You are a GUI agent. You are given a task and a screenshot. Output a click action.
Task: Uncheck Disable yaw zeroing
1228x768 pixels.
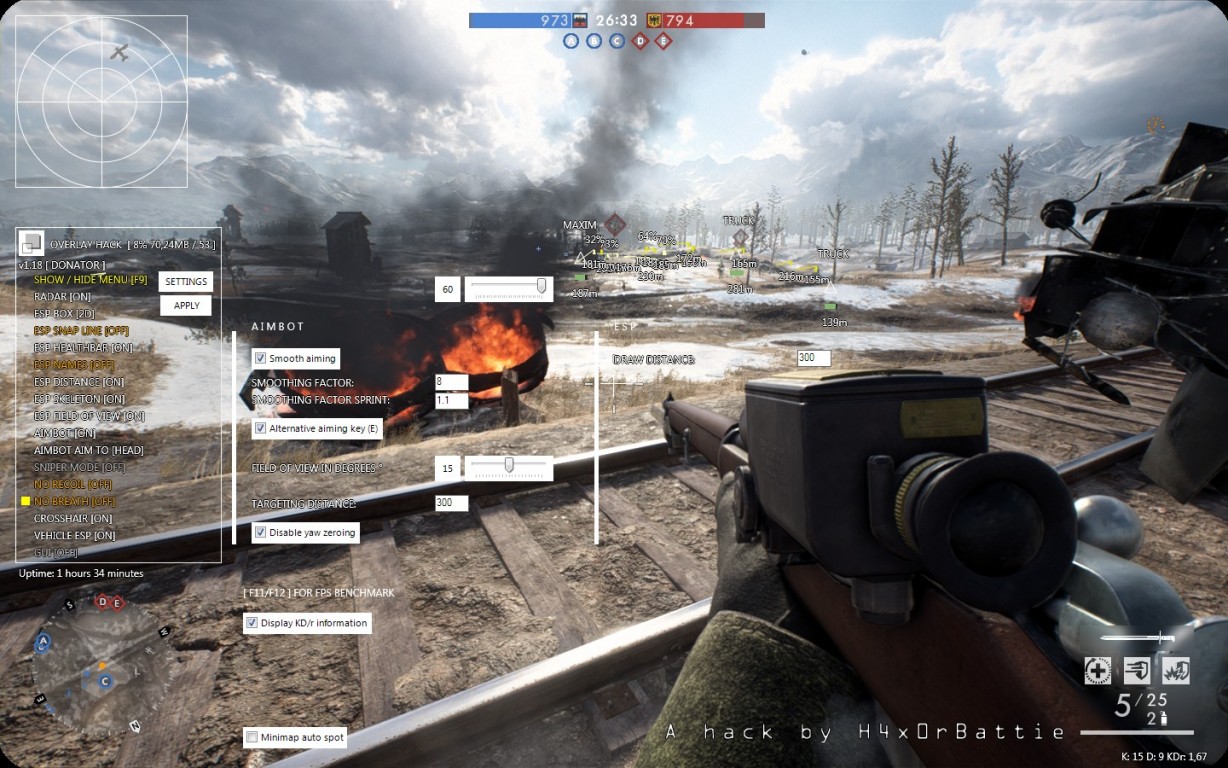point(260,532)
